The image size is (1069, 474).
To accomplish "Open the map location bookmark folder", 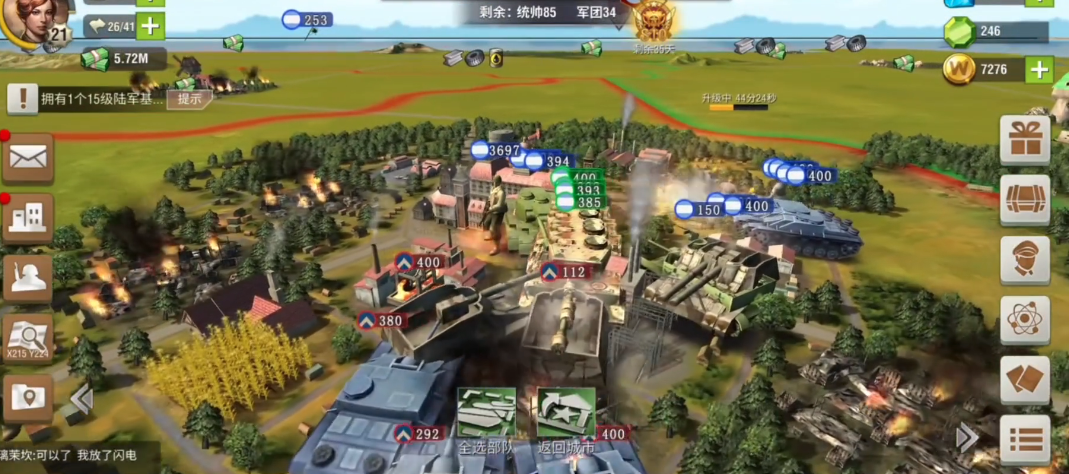I will (28, 398).
